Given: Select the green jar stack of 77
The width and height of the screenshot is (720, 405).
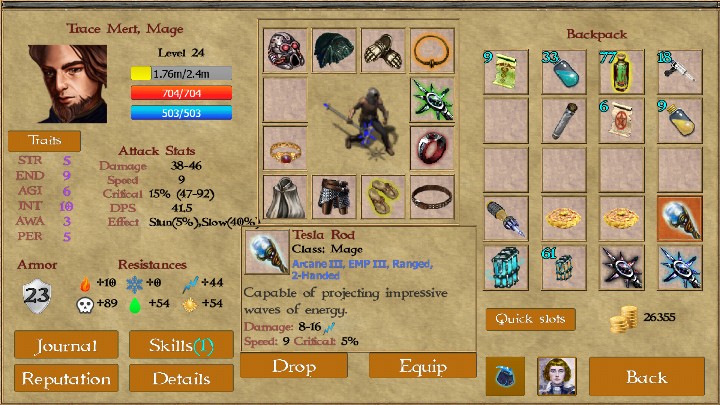Looking at the screenshot, I should point(621,70).
